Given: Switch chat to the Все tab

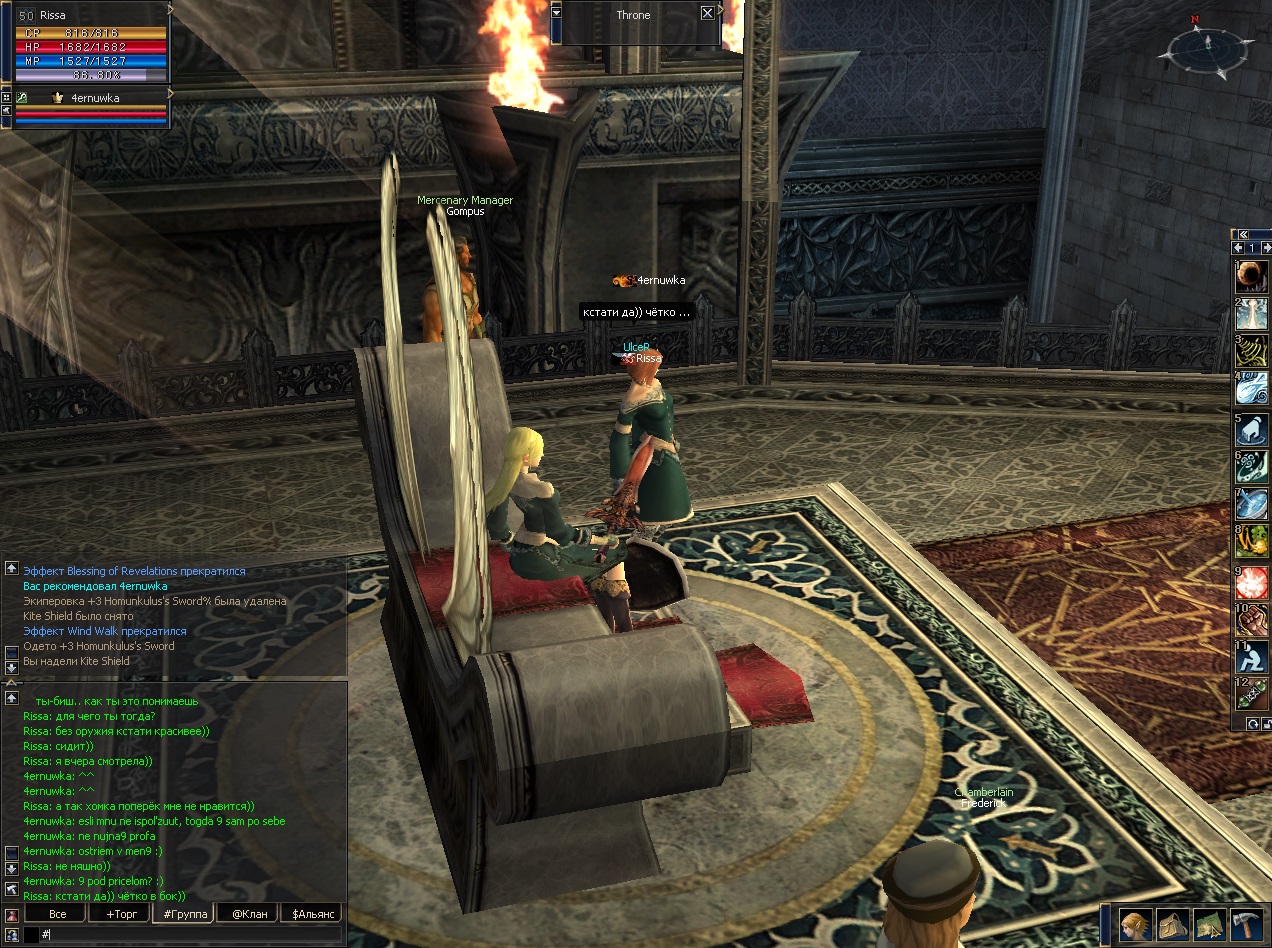Looking at the screenshot, I should click(x=57, y=913).
